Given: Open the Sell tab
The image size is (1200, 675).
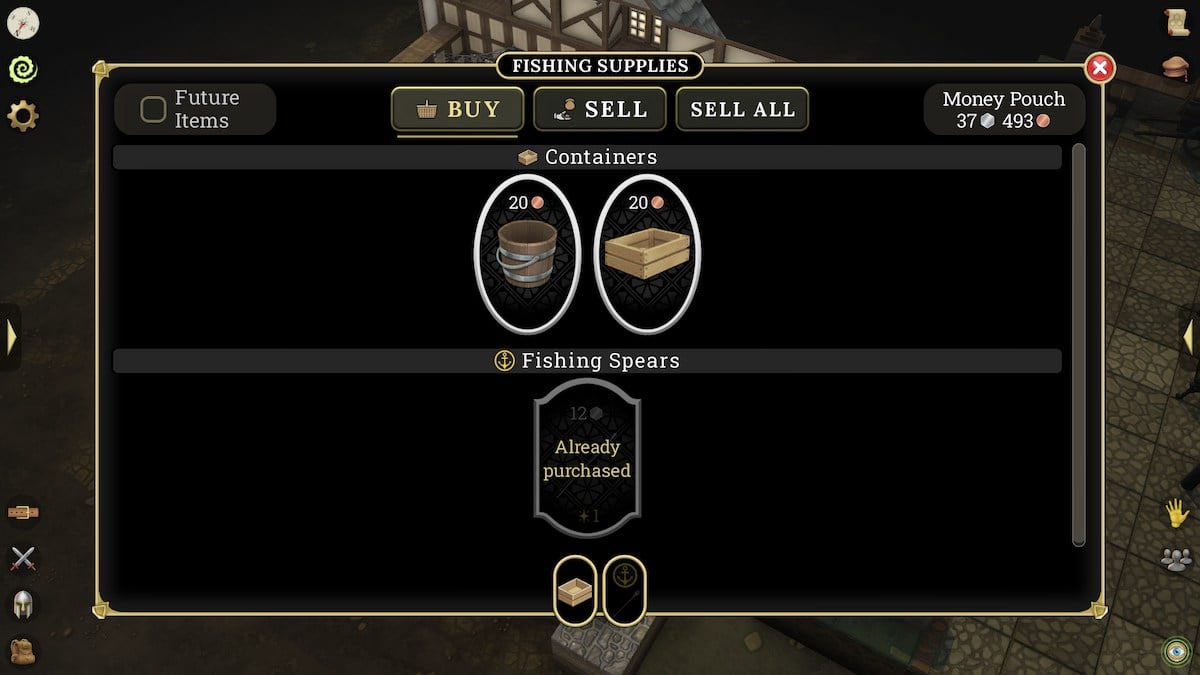Looking at the screenshot, I should tap(600, 109).
